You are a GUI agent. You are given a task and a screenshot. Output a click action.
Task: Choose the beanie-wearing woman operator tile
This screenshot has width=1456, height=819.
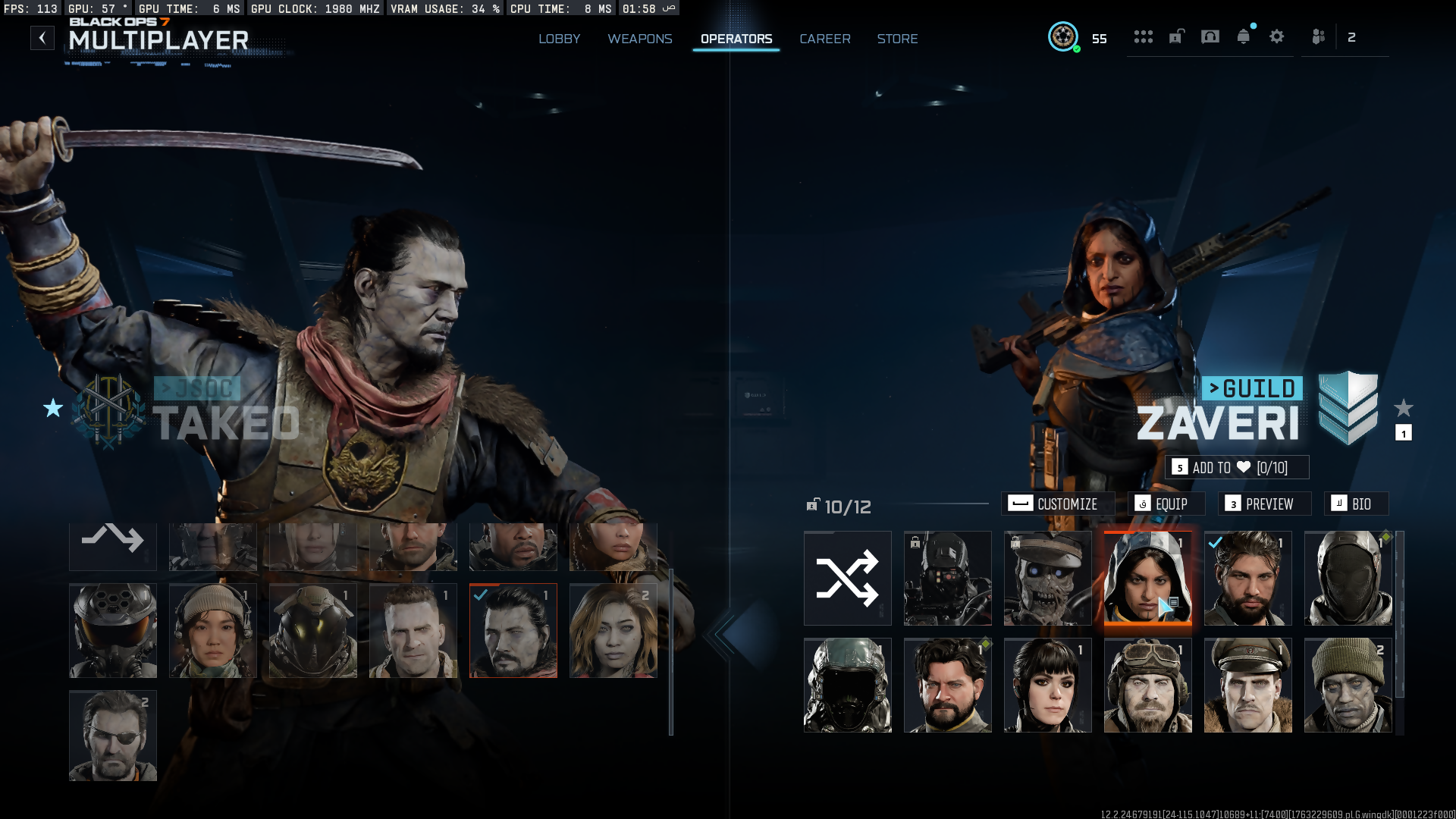click(x=213, y=630)
